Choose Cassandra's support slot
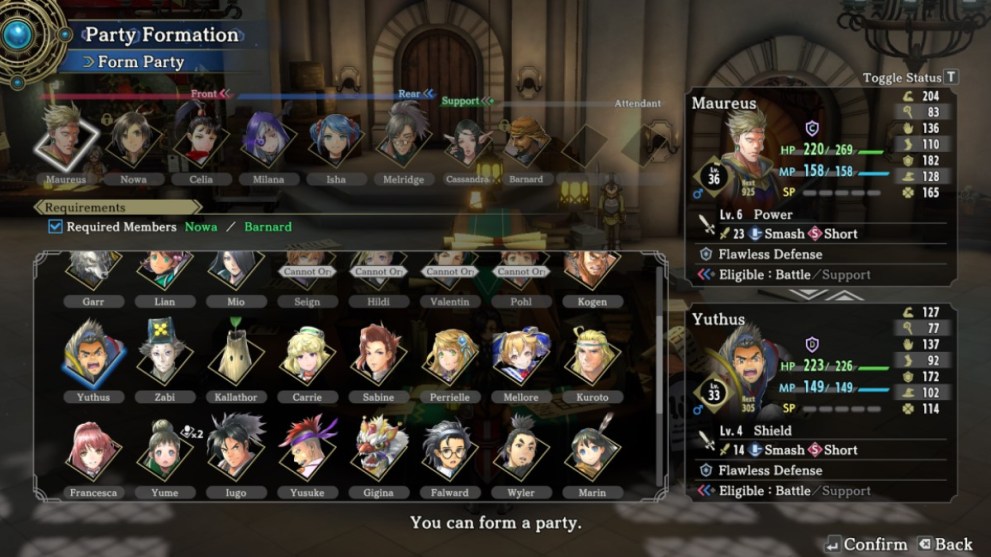Image resolution: width=991 pixels, height=557 pixels. pyautogui.click(x=467, y=142)
